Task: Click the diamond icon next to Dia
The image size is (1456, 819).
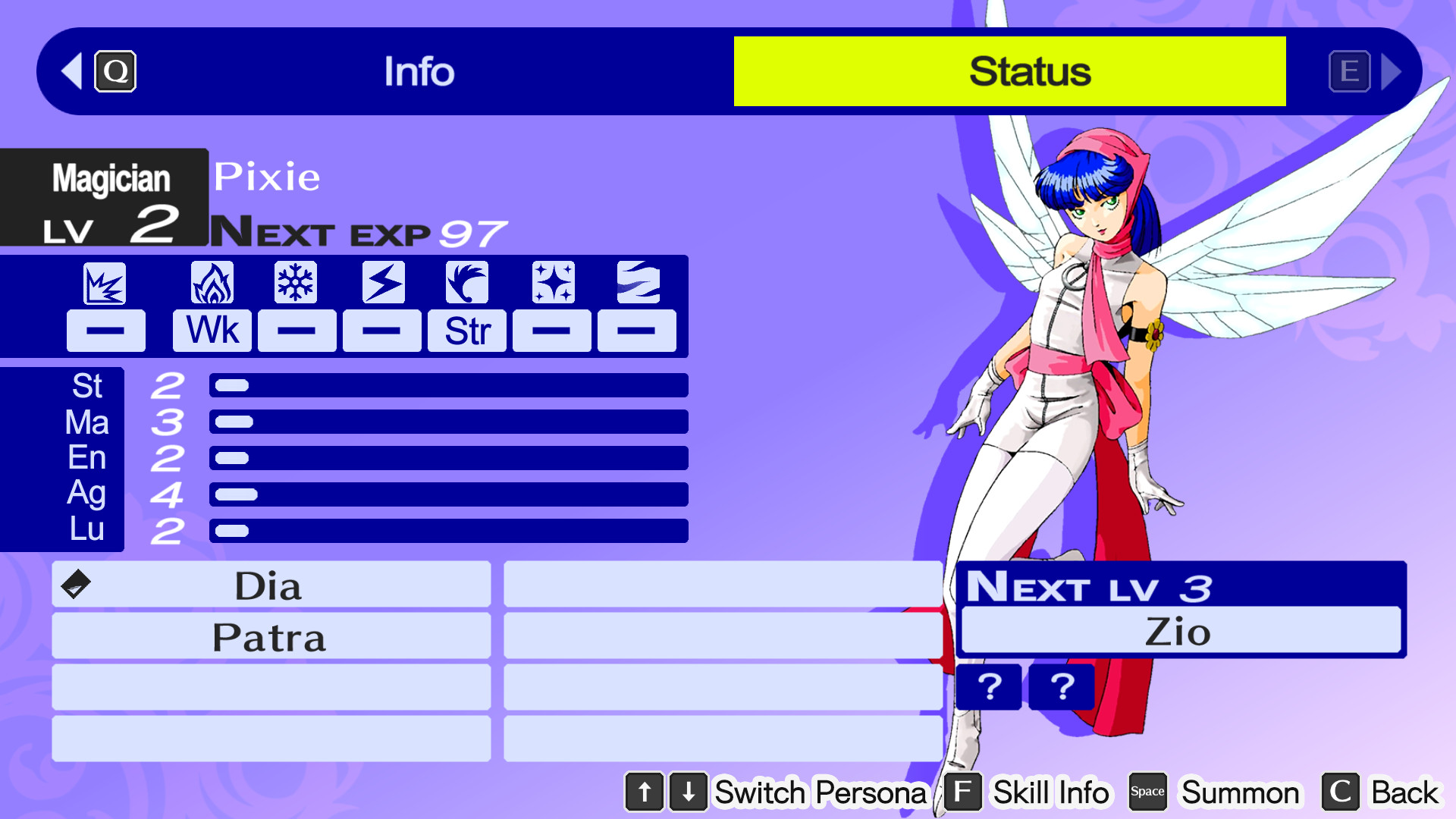Action: pos(75,585)
